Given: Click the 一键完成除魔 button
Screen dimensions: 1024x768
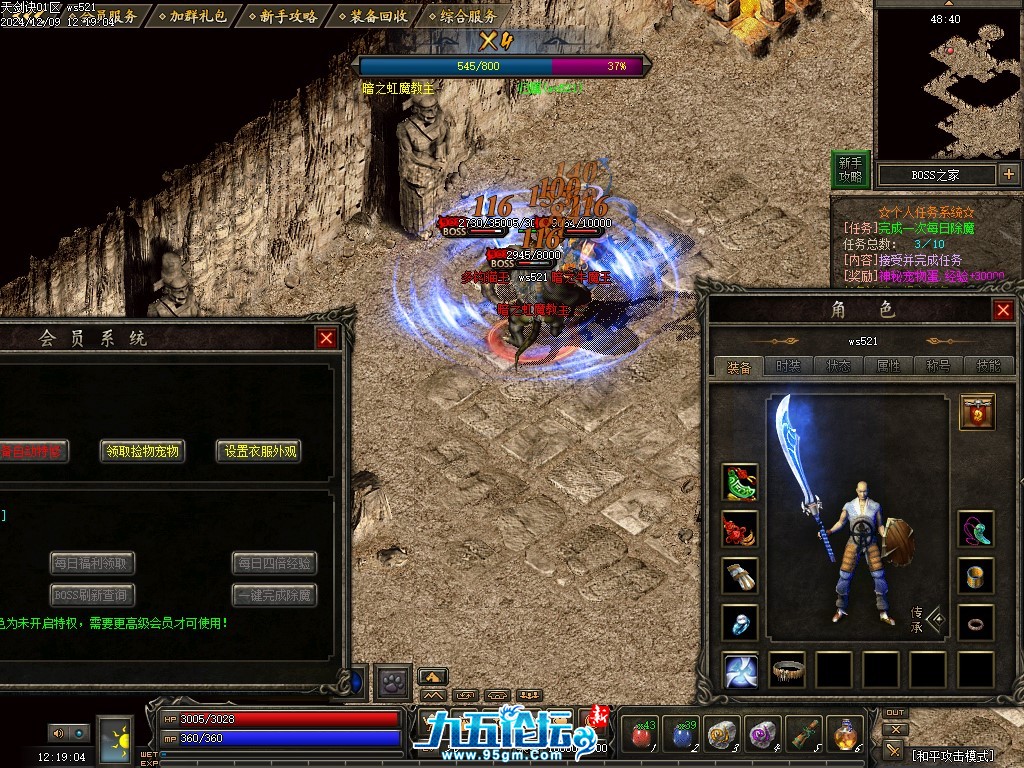Looking at the screenshot, I should coord(274,596).
